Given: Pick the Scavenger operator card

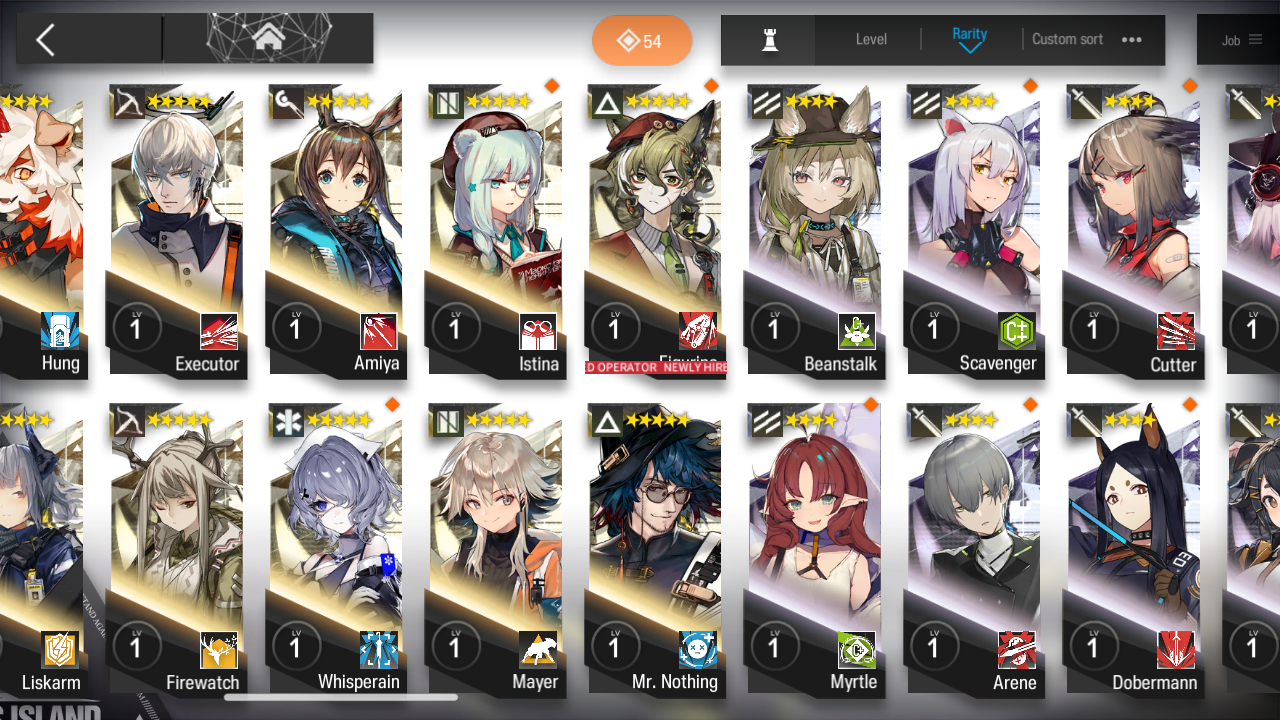Looking at the screenshot, I should [x=974, y=230].
